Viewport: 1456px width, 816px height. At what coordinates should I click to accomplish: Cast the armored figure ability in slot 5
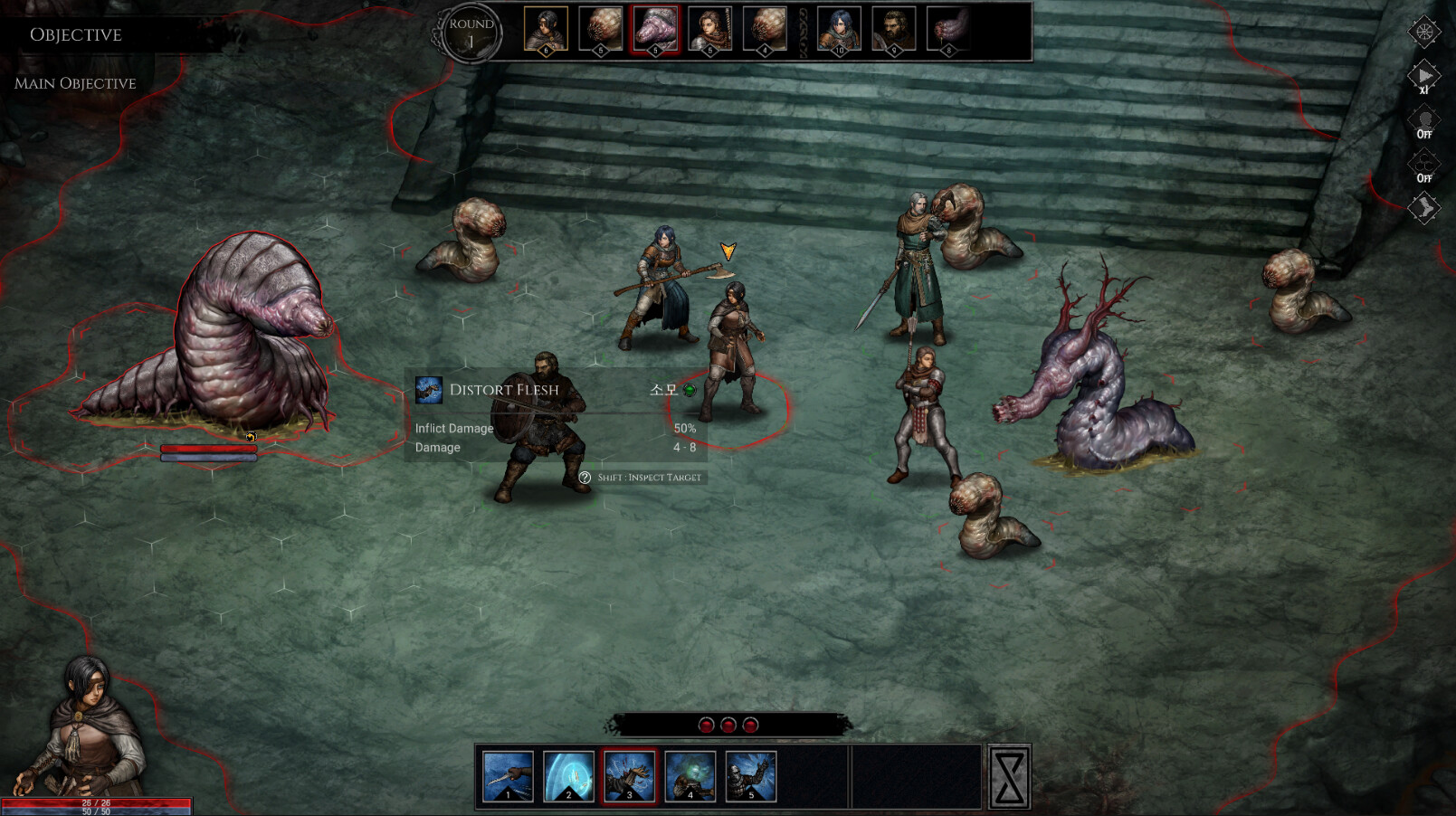[750, 776]
